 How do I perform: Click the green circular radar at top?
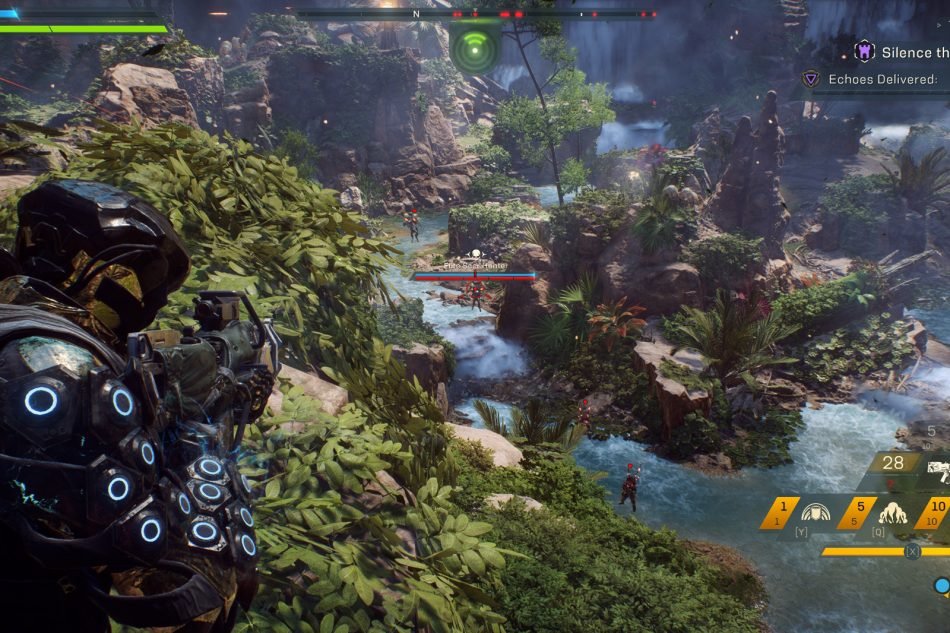[475, 47]
